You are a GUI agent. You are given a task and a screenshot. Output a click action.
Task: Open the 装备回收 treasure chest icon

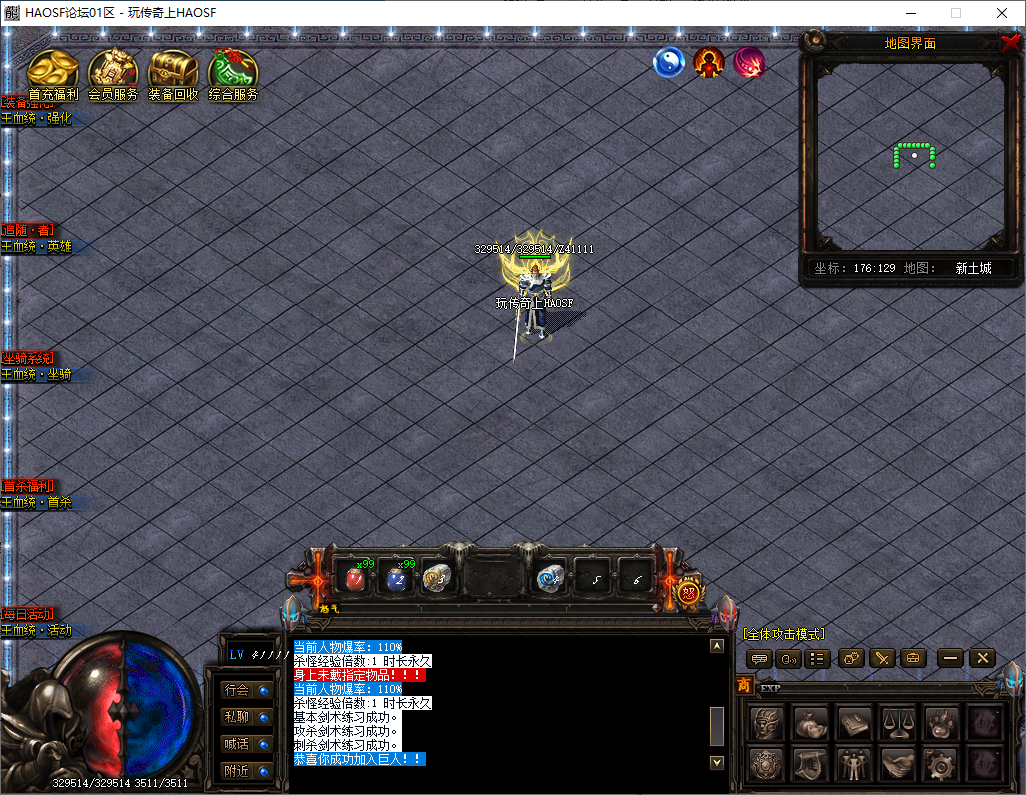pyautogui.click(x=173, y=72)
